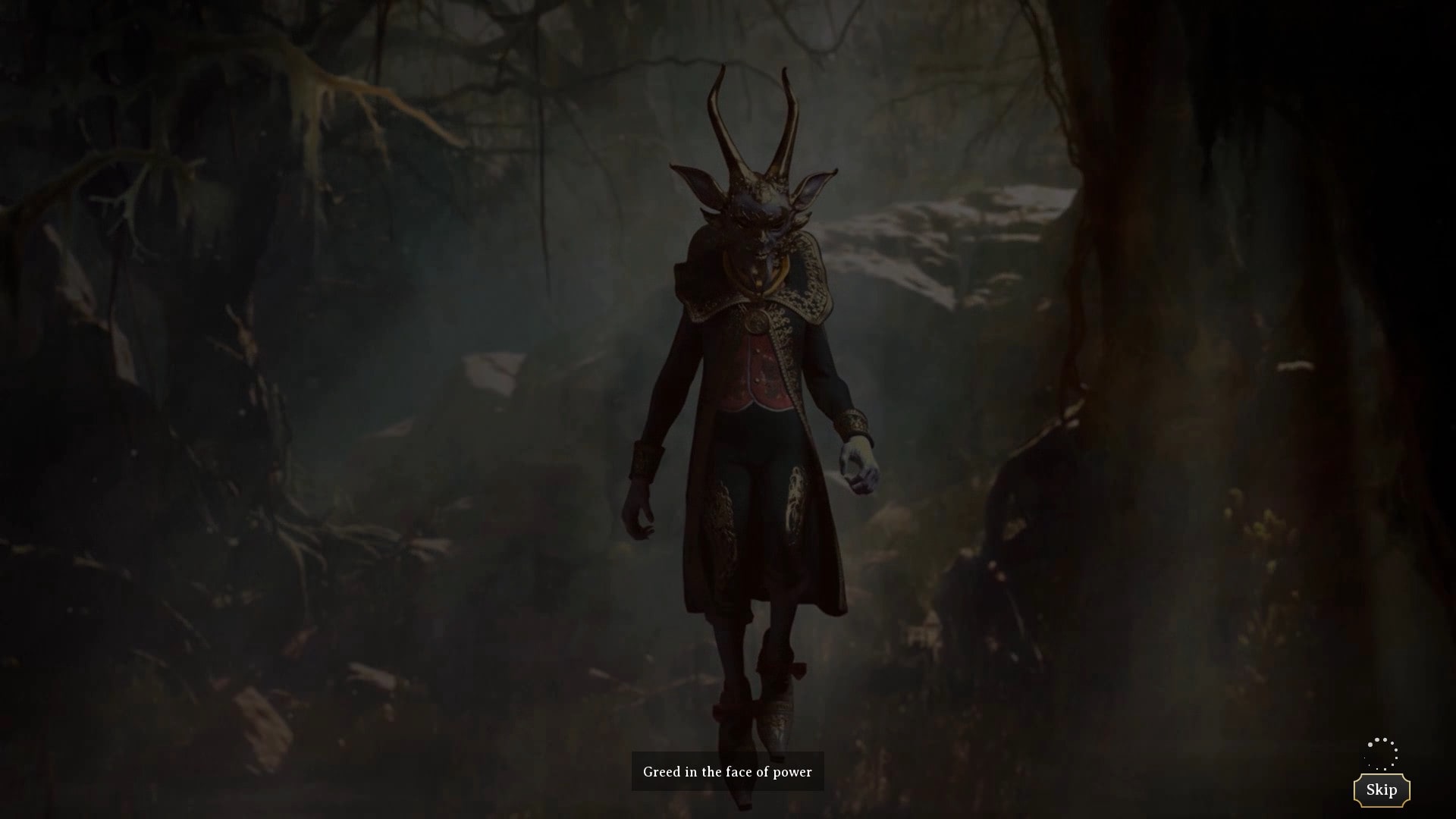Skip the cutscene
Screen dimensions: 1456x819
[x=1381, y=790]
